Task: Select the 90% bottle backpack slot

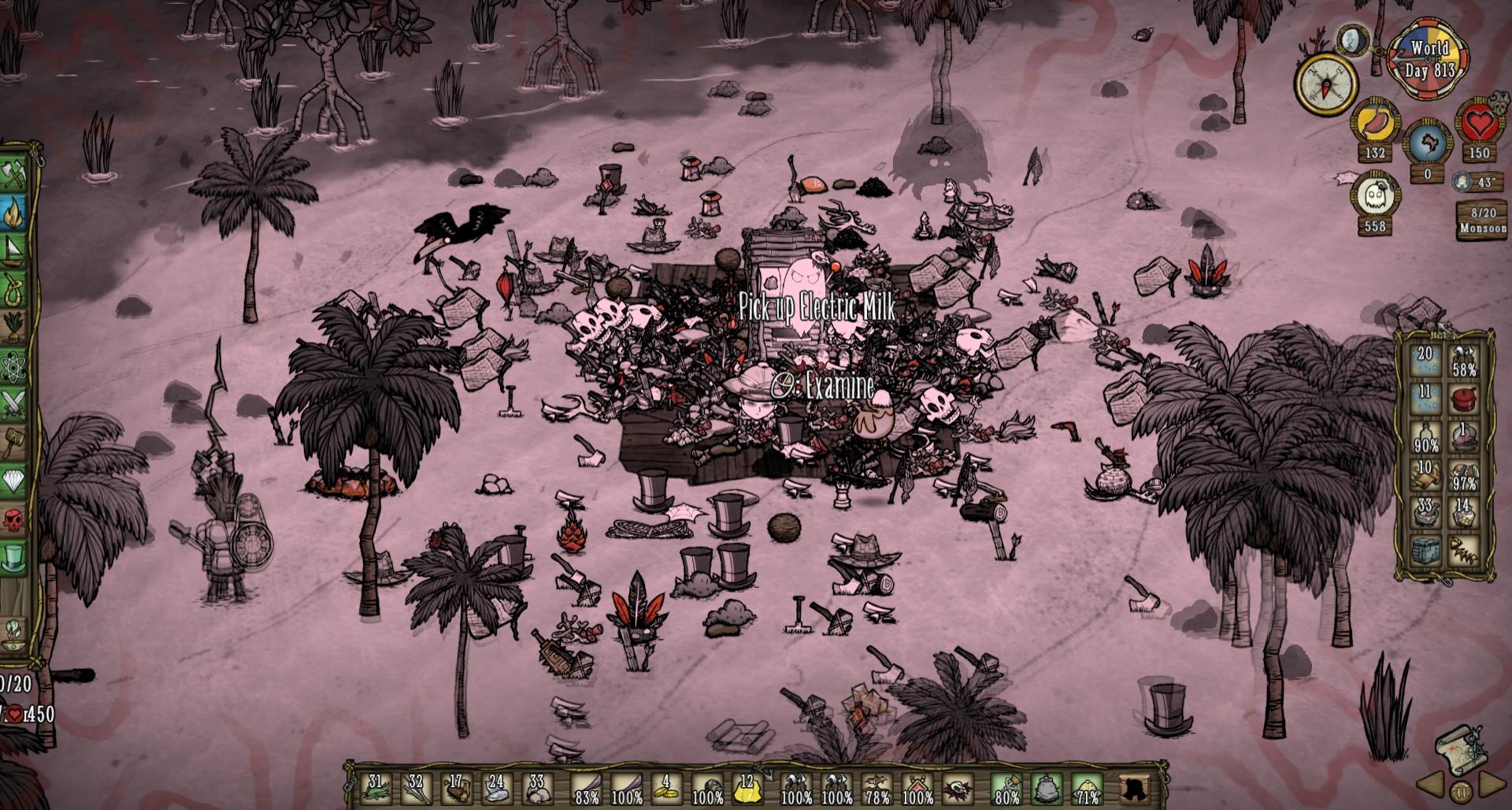Action: (x=1425, y=438)
